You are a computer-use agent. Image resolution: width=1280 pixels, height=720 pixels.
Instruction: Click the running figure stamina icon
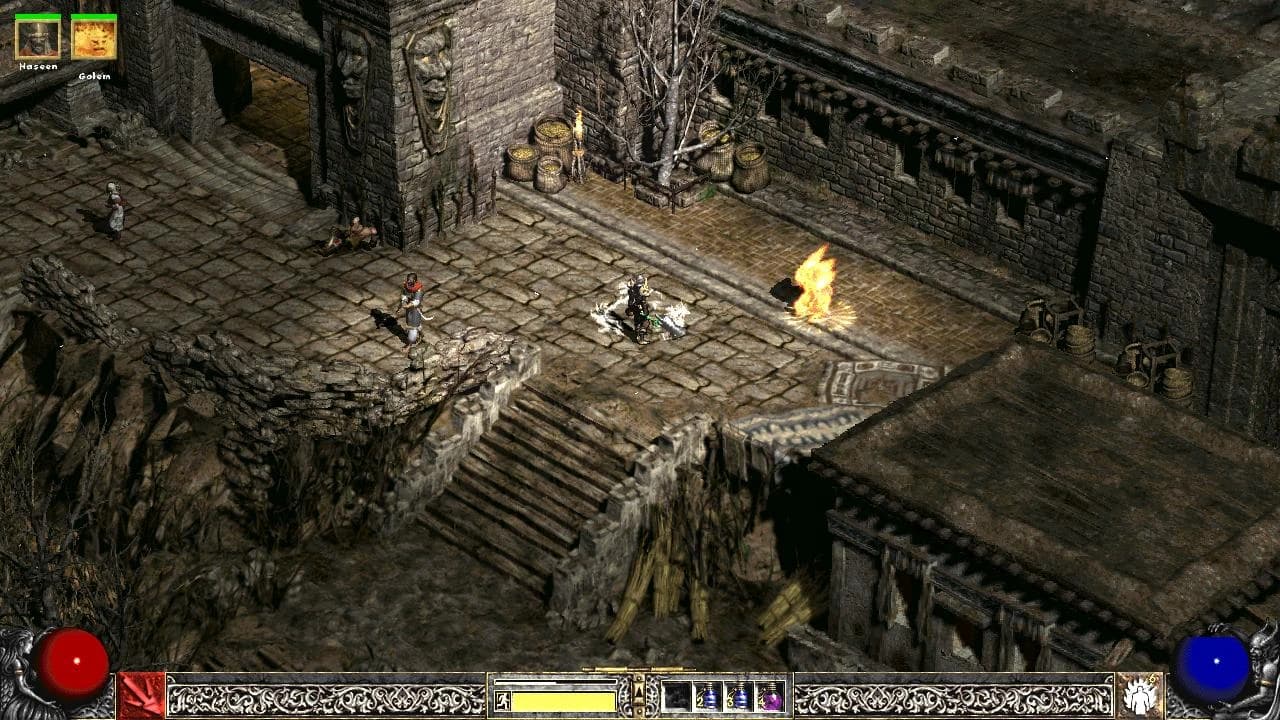coord(502,700)
